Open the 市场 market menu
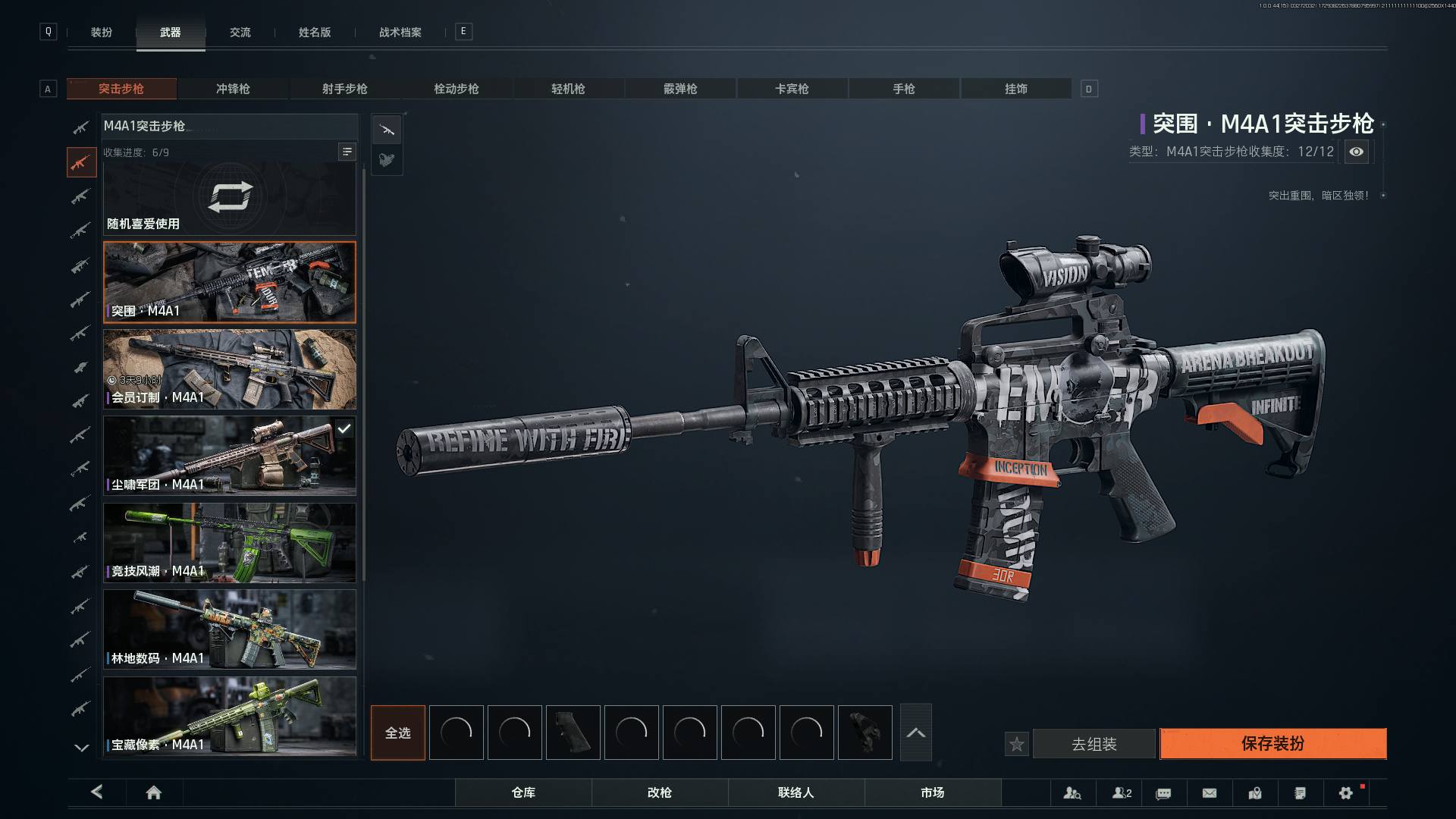Screen dimensions: 1456x819 932,792
